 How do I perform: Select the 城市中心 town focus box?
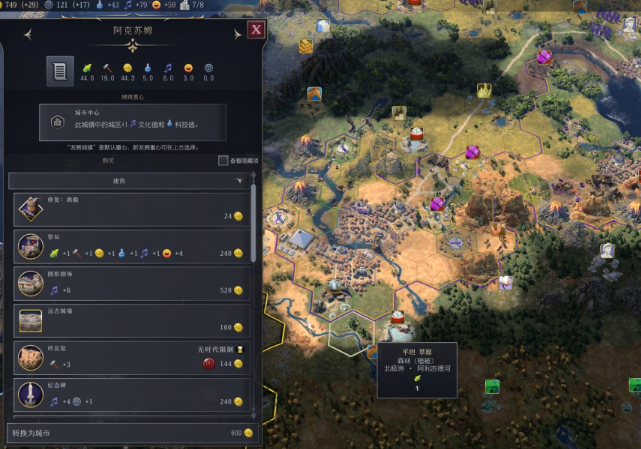pyautogui.click(x=132, y=121)
